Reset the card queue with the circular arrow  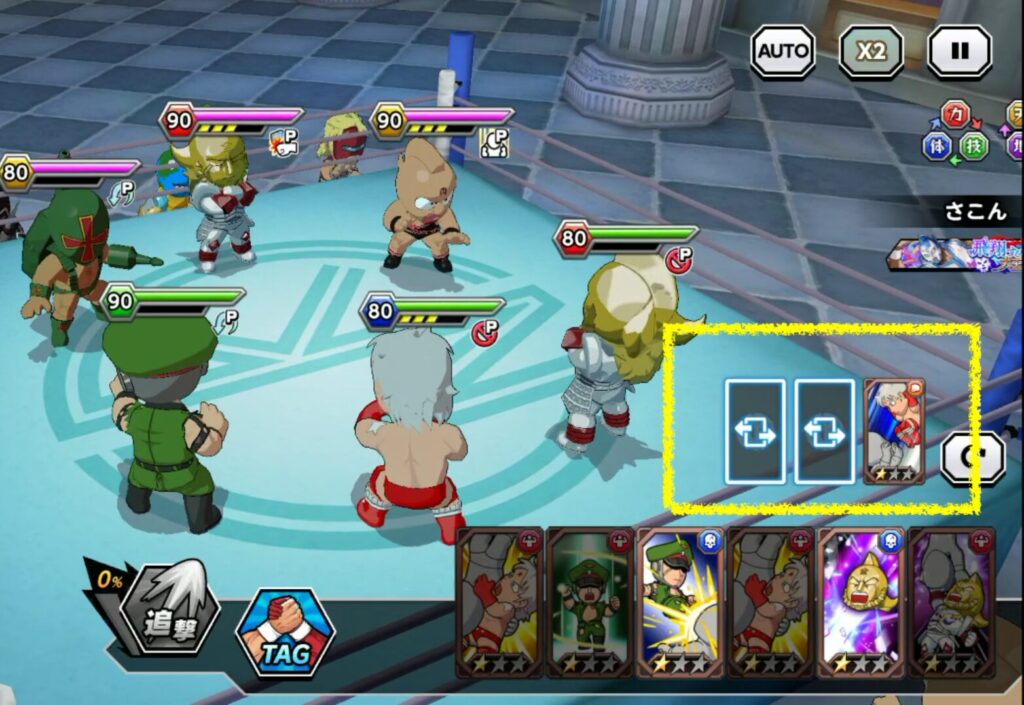(973, 458)
